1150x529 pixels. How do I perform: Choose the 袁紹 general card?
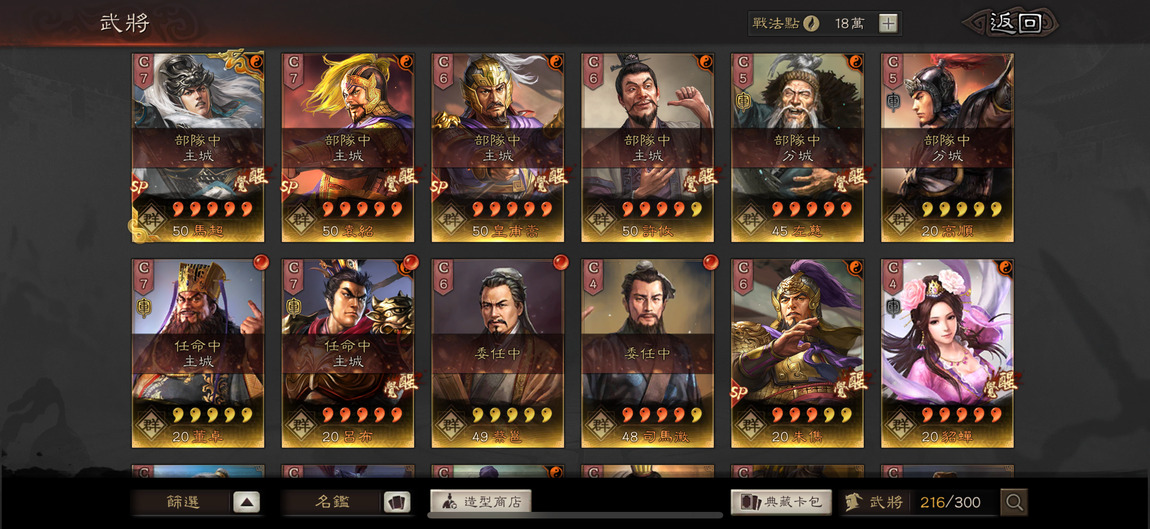[x=348, y=147]
